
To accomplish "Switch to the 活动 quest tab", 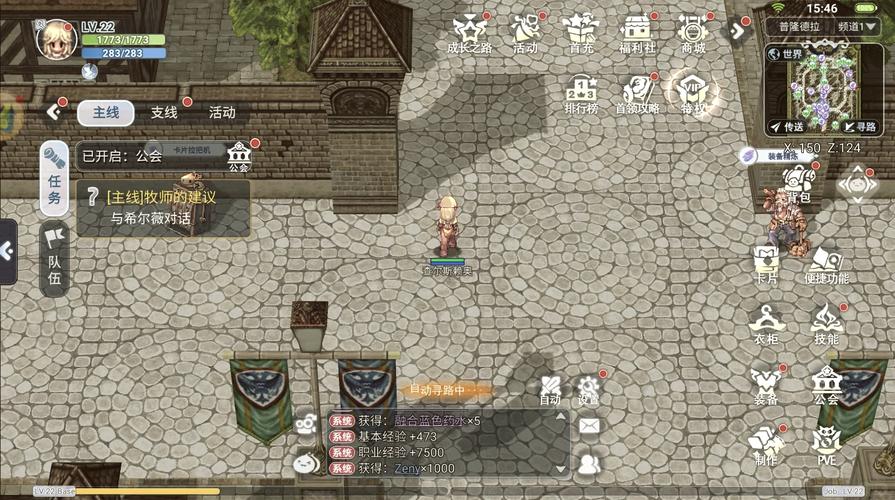I will (222, 112).
